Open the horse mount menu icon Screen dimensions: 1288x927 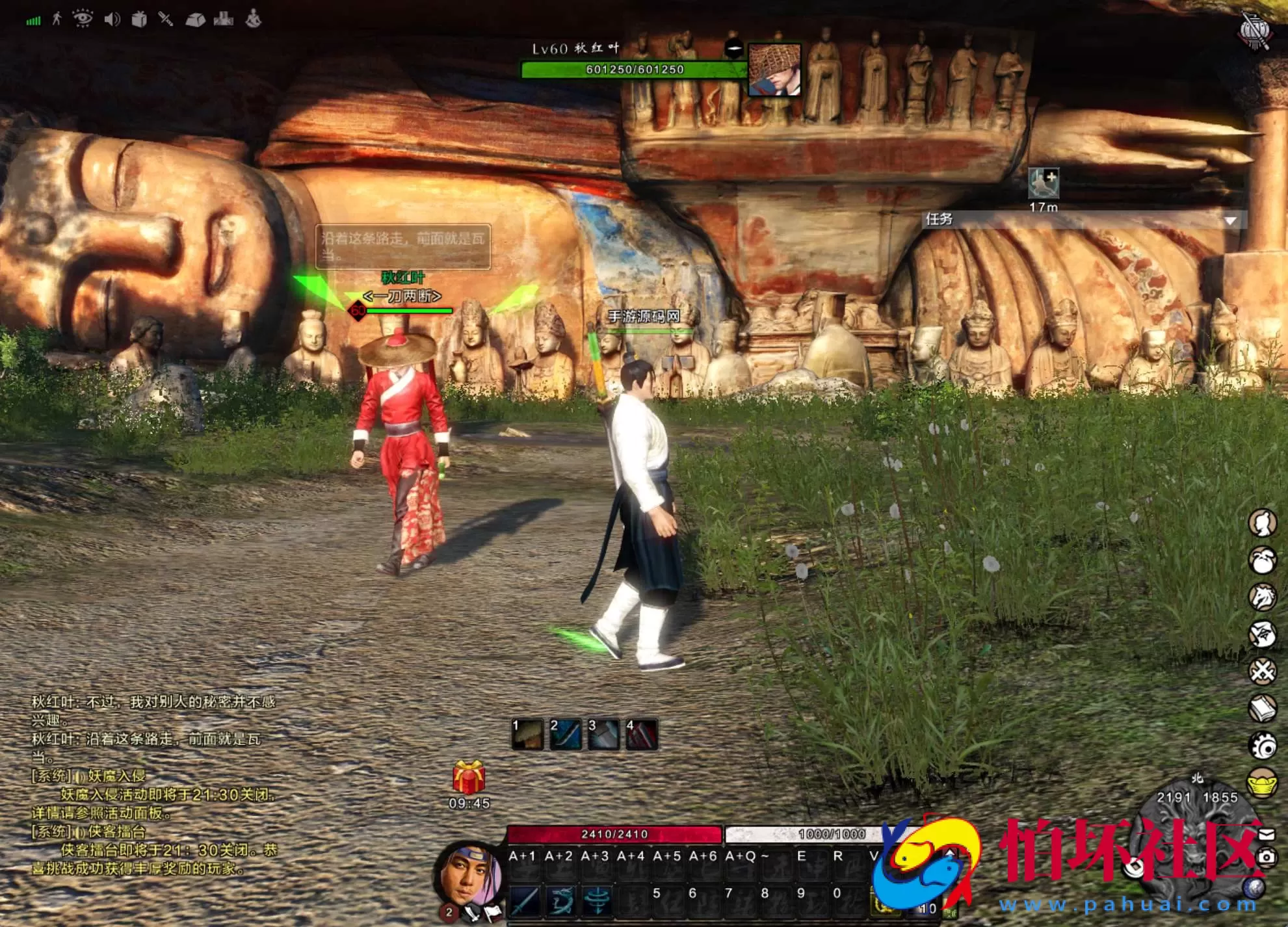[1263, 597]
